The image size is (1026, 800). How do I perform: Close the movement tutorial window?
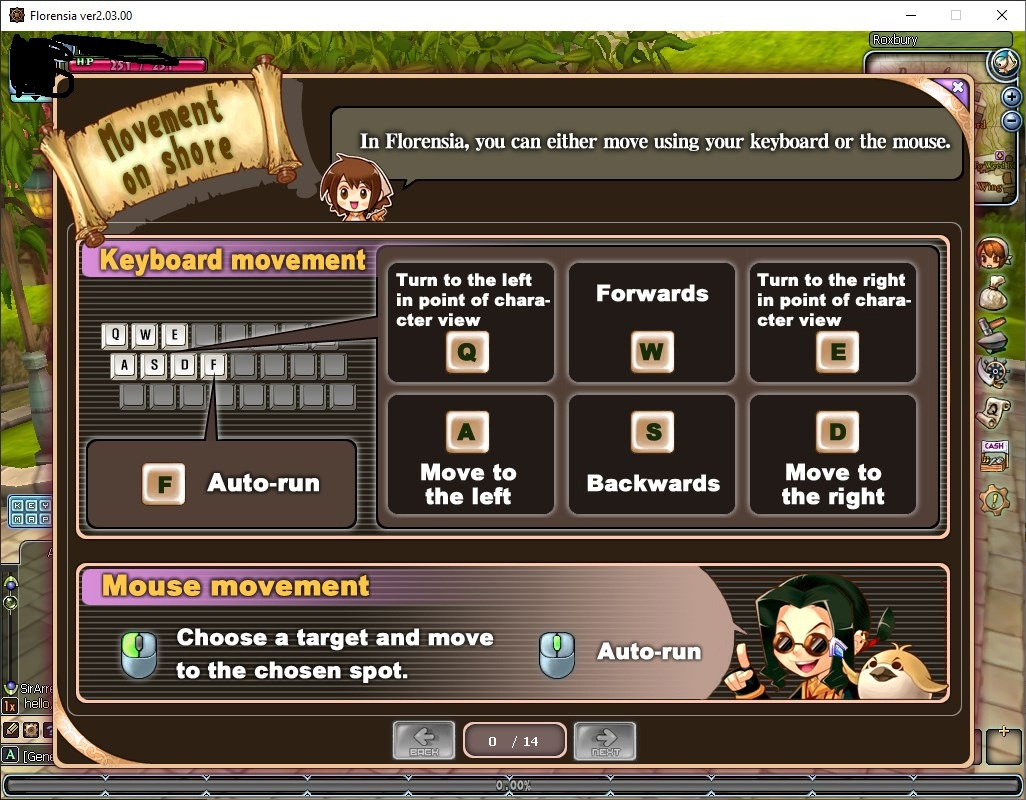pyautogui.click(x=958, y=87)
